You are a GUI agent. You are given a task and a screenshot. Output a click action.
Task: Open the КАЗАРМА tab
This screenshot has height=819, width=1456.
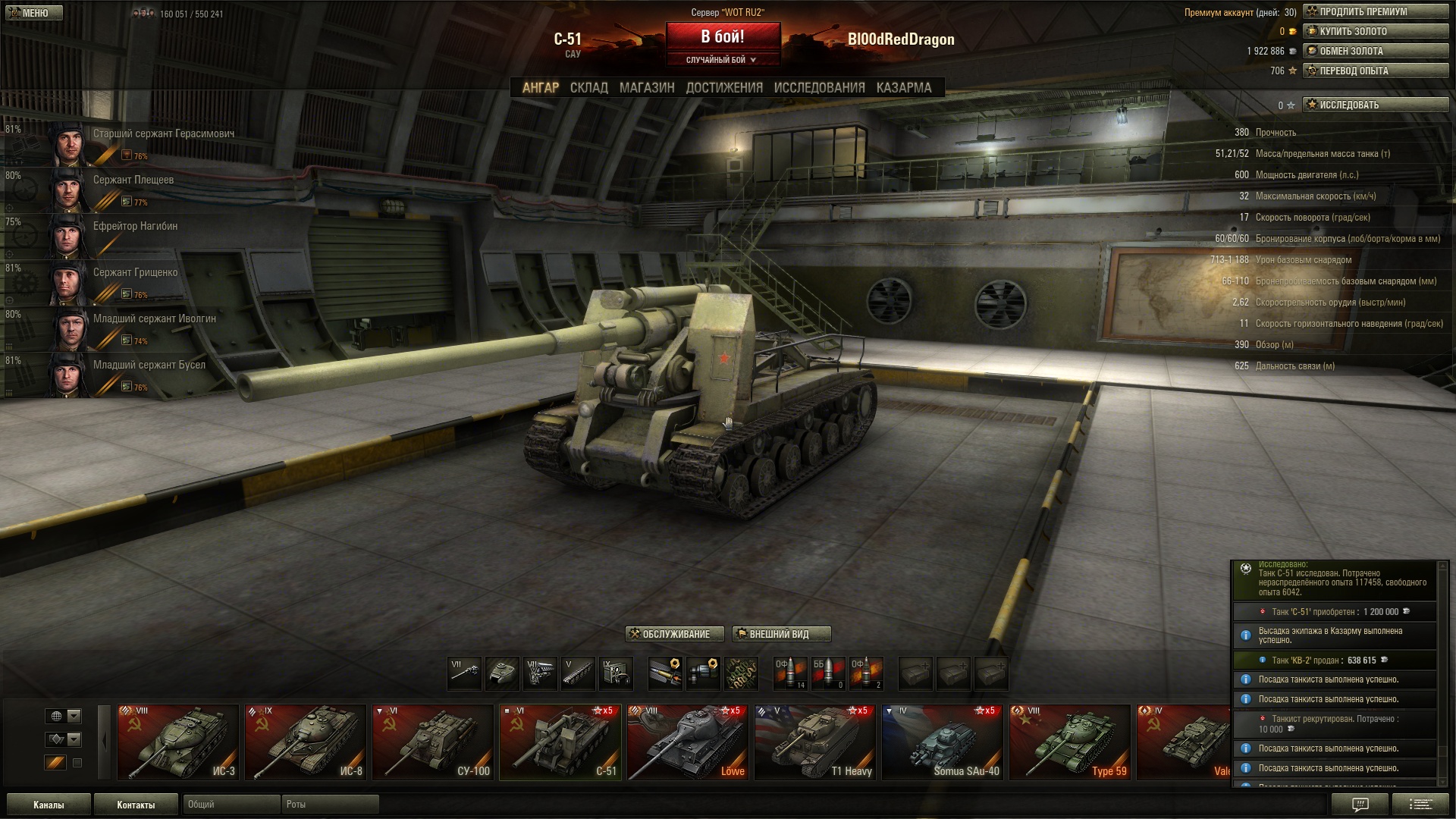click(903, 88)
